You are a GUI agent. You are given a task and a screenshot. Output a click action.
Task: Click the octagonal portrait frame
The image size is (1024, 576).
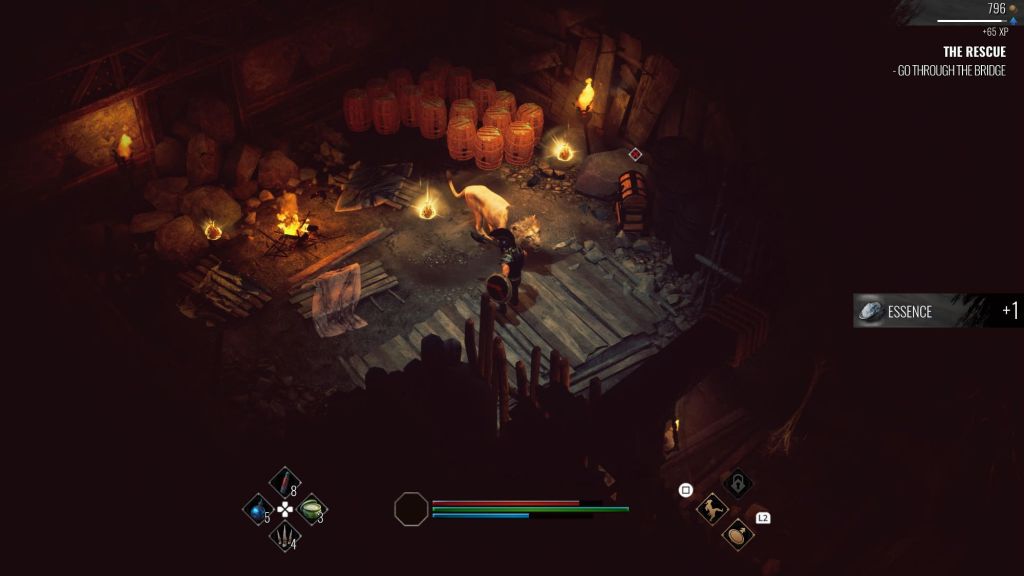pyautogui.click(x=411, y=509)
